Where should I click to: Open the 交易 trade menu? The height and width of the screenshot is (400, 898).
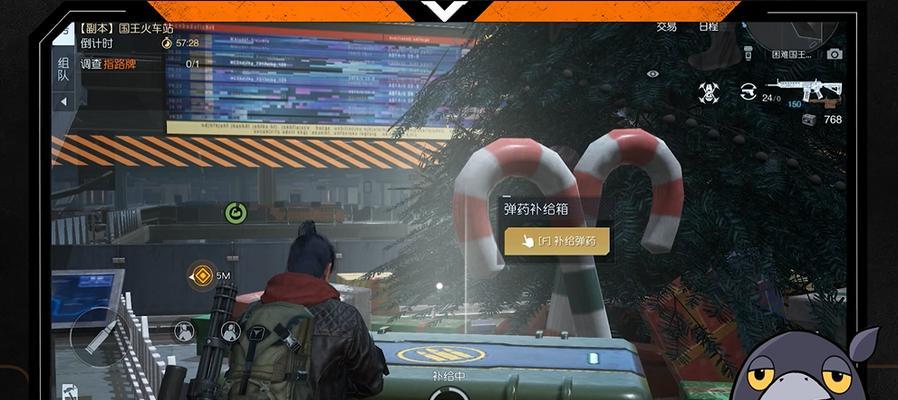(666, 27)
